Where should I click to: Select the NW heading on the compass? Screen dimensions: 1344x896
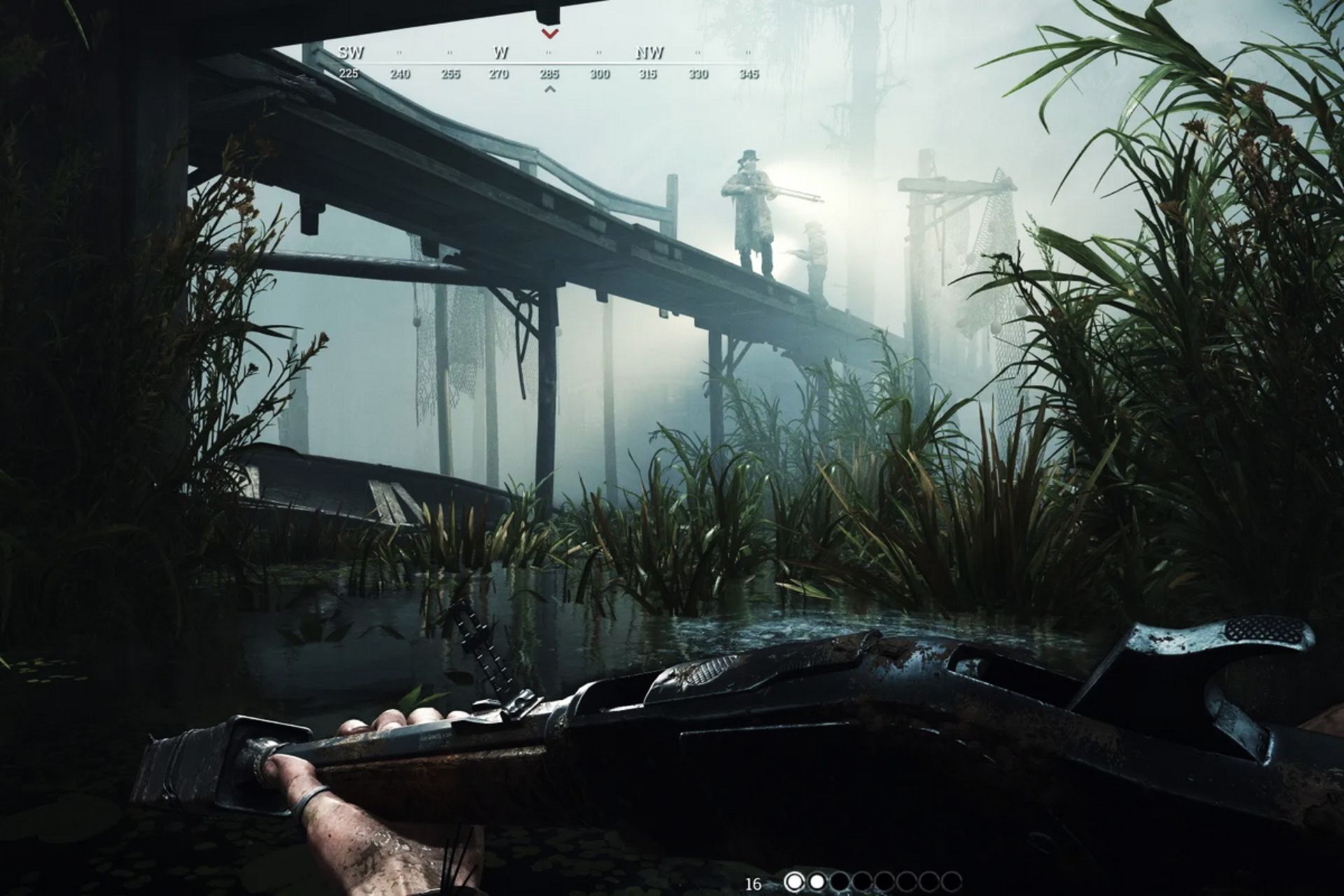[x=650, y=51]
